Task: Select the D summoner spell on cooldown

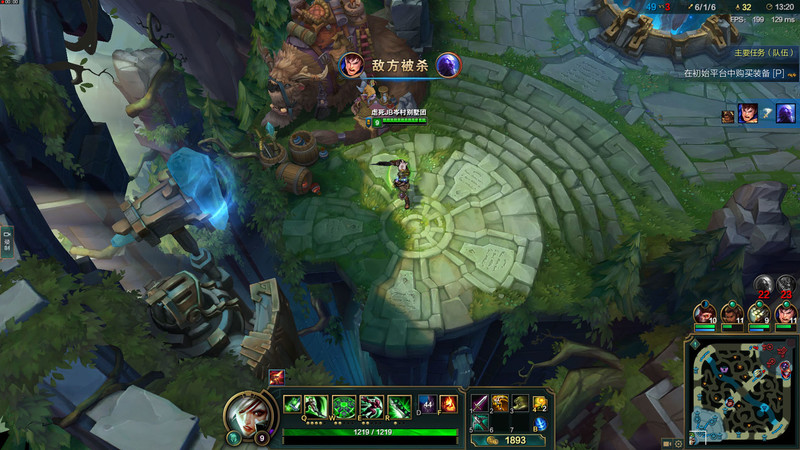Action: click(426, 404)
